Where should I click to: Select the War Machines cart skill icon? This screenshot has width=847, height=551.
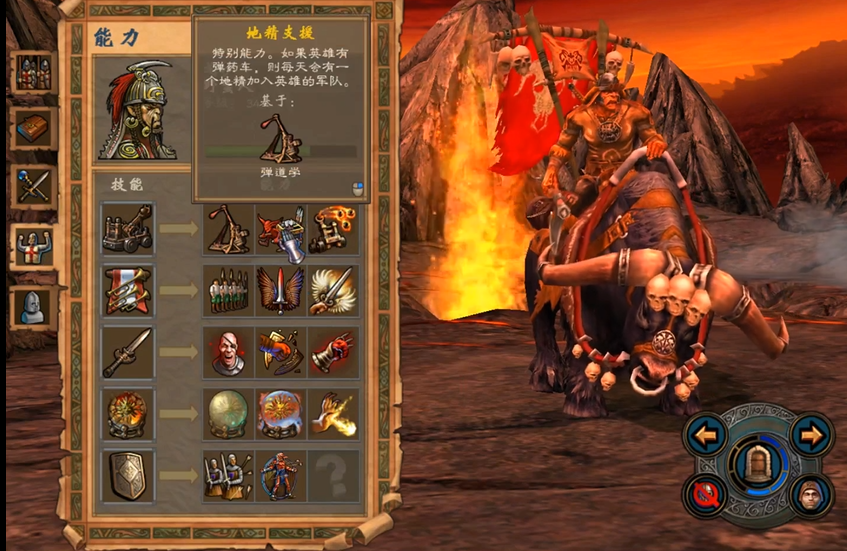coord(128,229)
